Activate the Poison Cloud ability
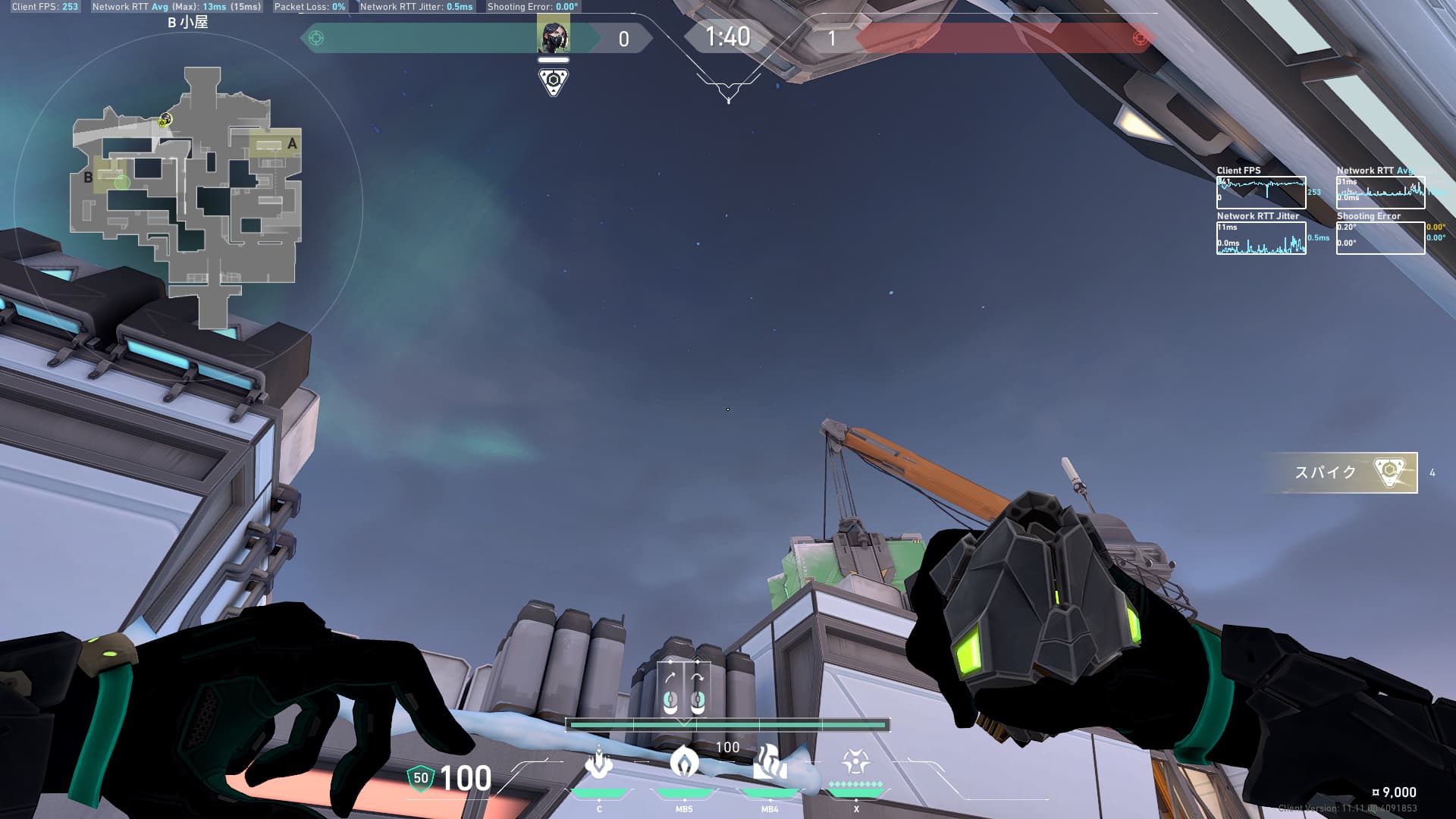Image resolution: width=1456 pixels, height=819 pixels. click(x=684, y=761)
